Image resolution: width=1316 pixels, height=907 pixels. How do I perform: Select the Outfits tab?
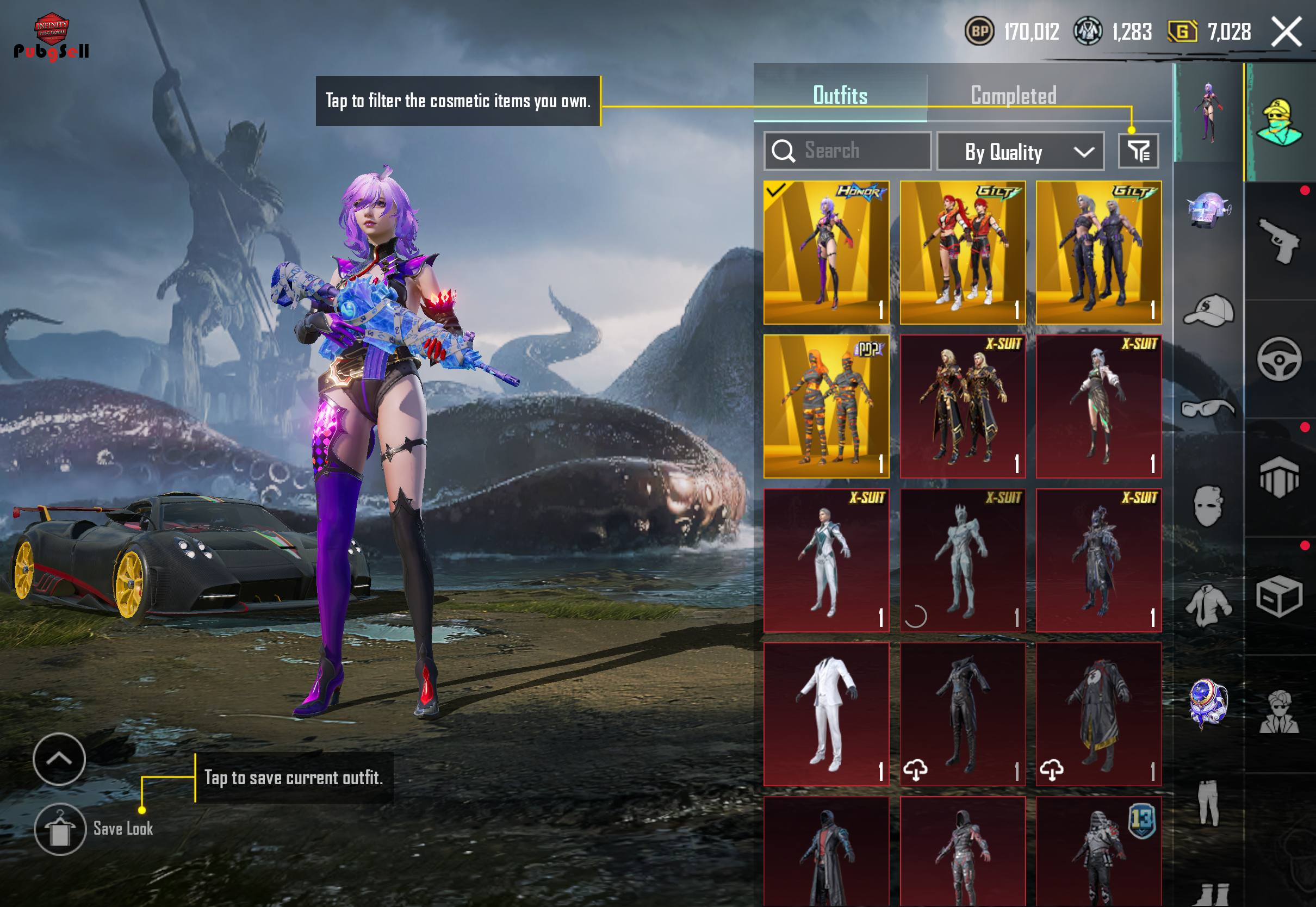coord(840,96)
